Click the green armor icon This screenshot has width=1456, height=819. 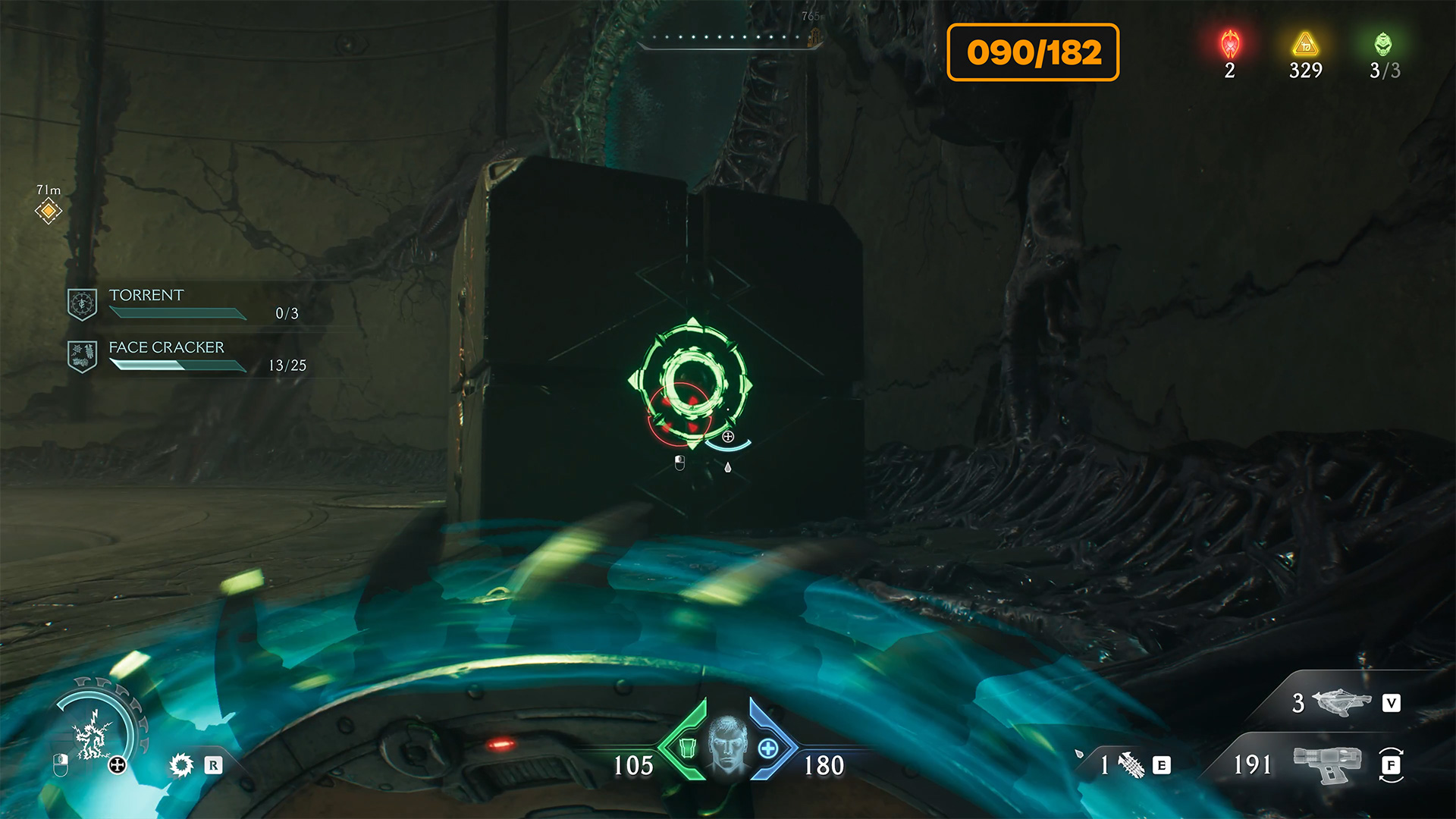pyautogui.click(x=688, y=748)
